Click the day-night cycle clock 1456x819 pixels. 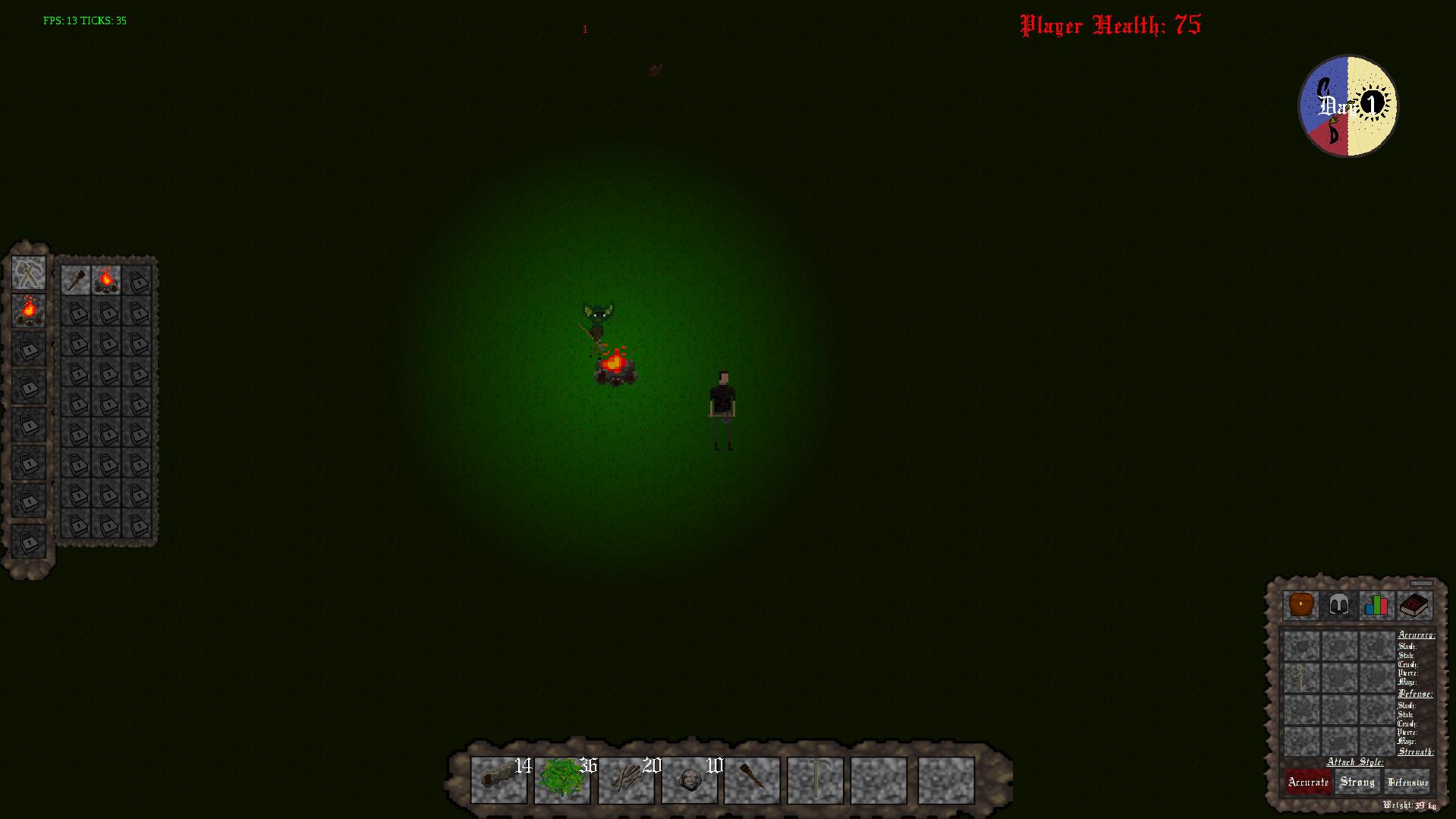tap(1348, 106)
